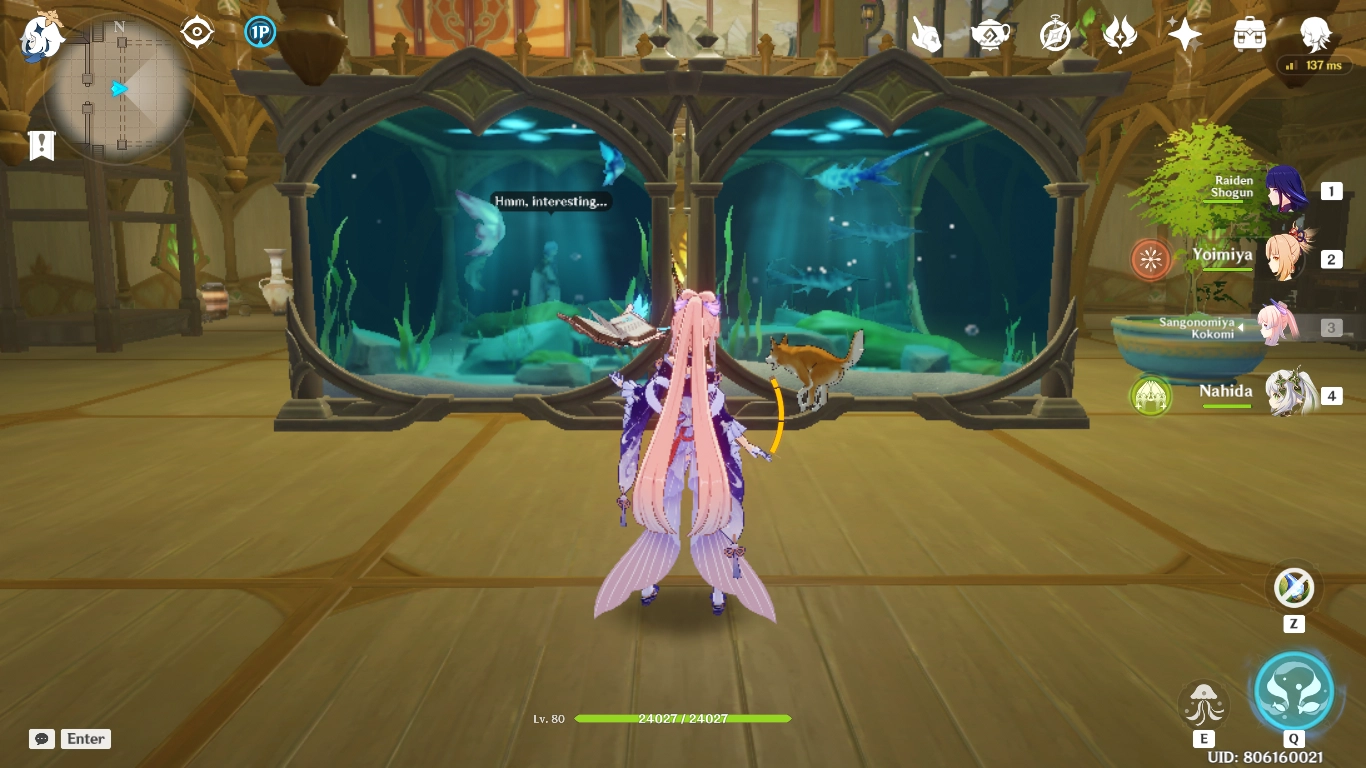1366x768 pixels.
Task: Open the Inventory backpack icon
Action: coord(1247,31)
